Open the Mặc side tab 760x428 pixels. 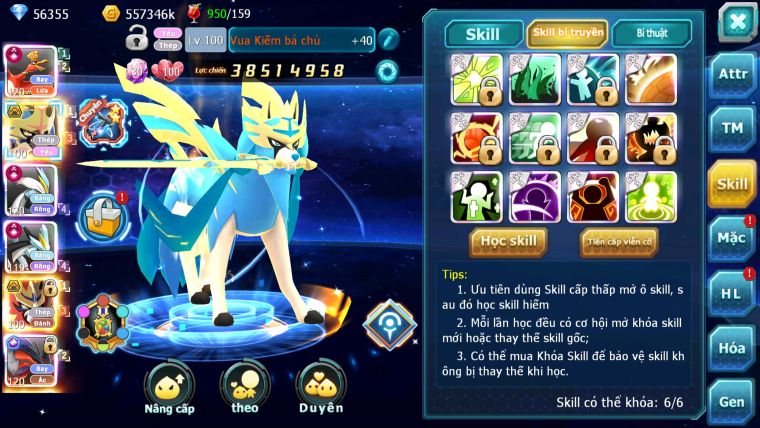(x=732, y=239)
